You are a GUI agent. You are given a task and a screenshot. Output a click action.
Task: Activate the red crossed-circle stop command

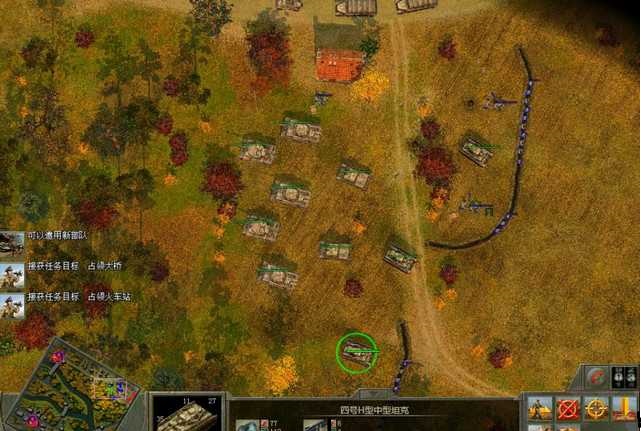[x=568, y=409]
